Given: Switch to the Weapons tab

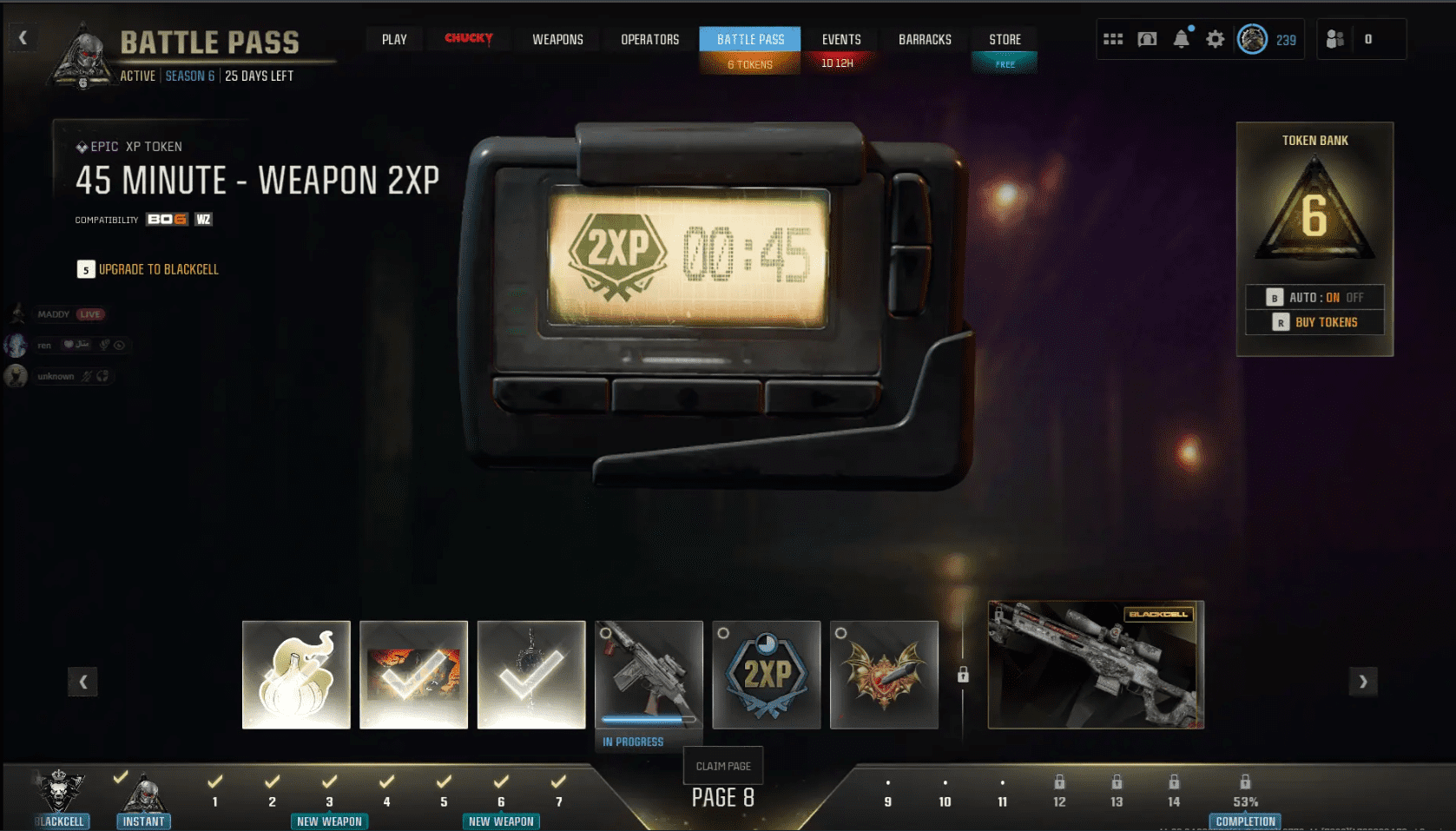Looking at the screenshot, I should (x=557, y=39).
